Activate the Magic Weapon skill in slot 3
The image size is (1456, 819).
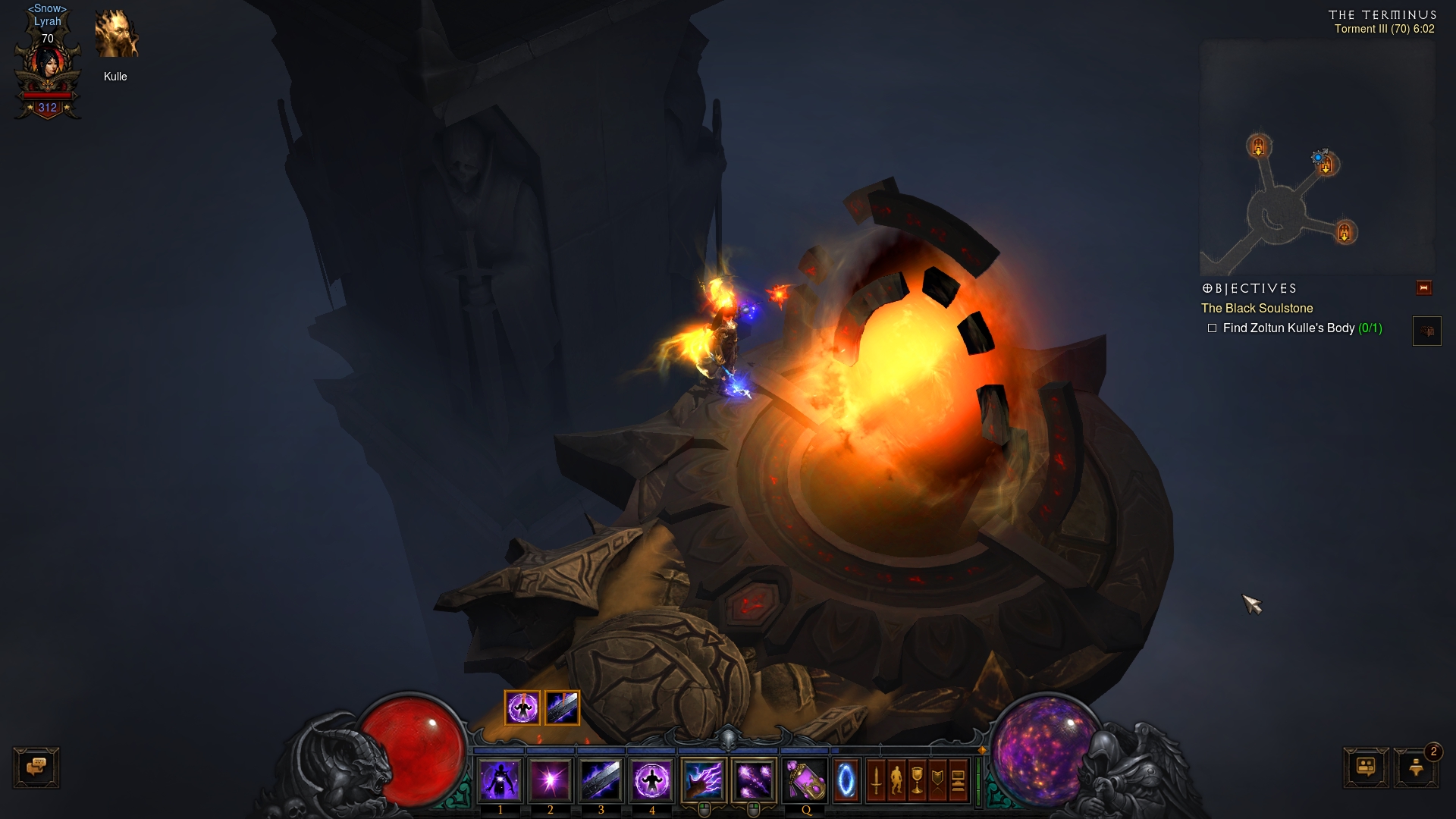pos(601,780)
